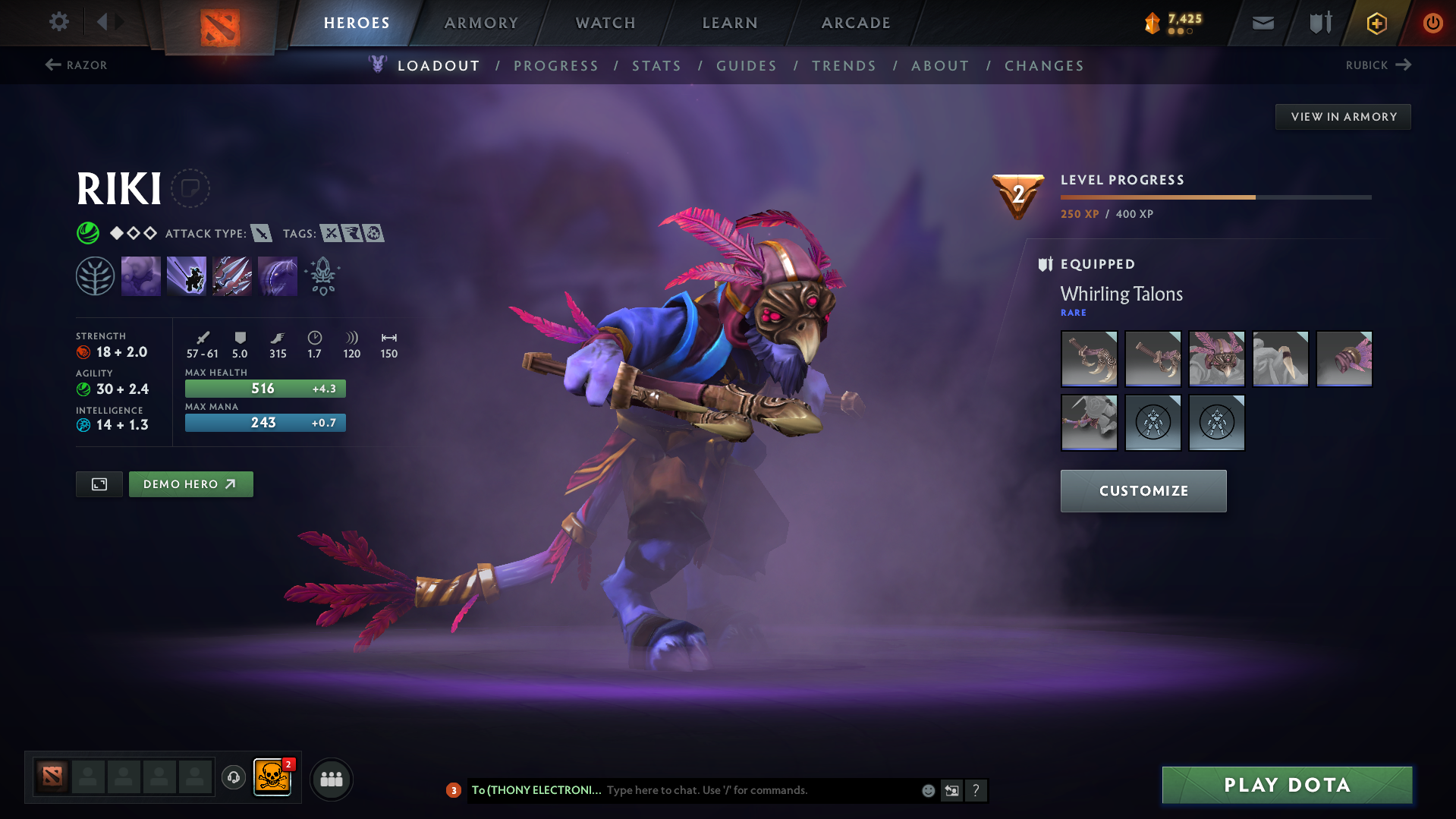Image resolution: width=1456 pixels, height=819 pixels.
Task: Expand portrait view with windowed model button
Action: 99,484
